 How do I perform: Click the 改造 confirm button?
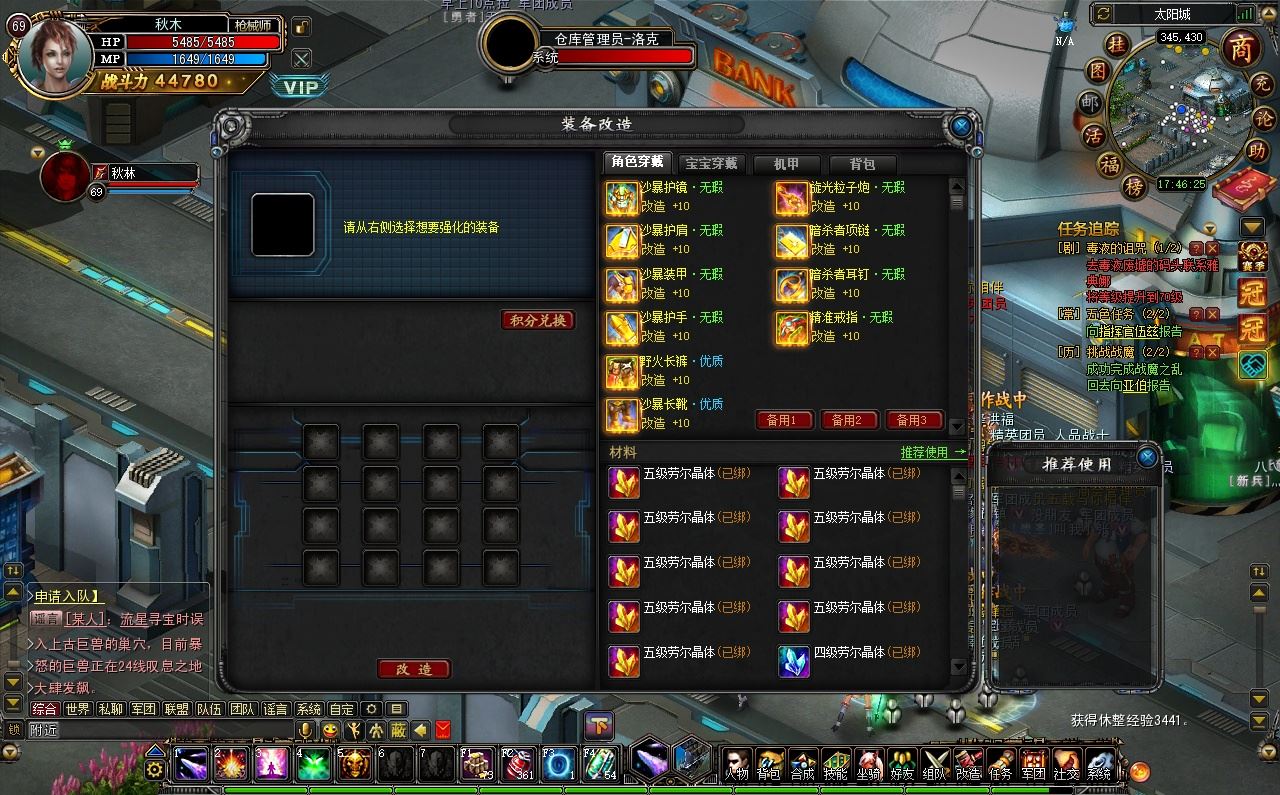click(414, 669)
